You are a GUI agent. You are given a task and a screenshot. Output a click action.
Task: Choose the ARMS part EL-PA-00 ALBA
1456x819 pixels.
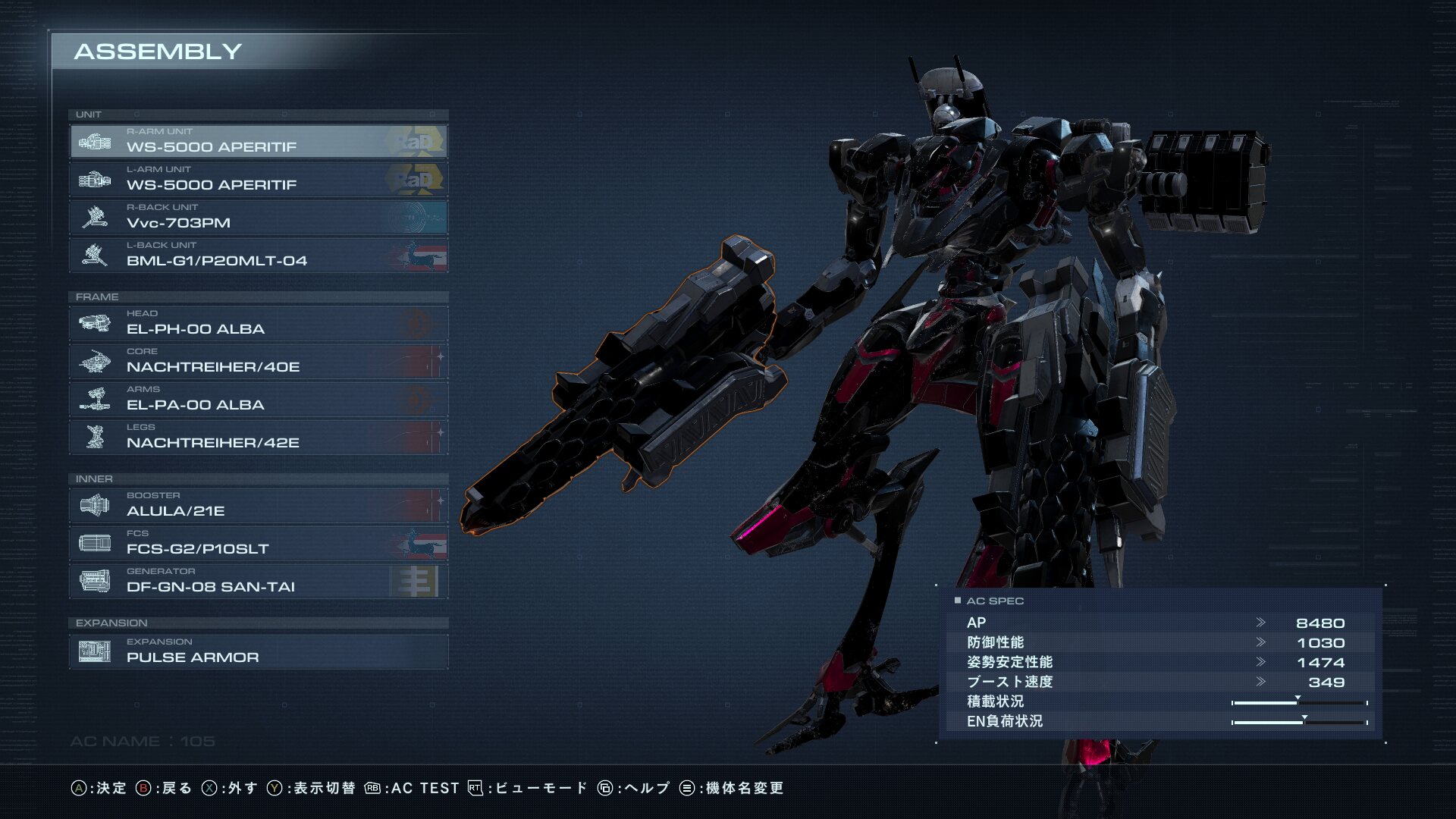tap(258, 400)
